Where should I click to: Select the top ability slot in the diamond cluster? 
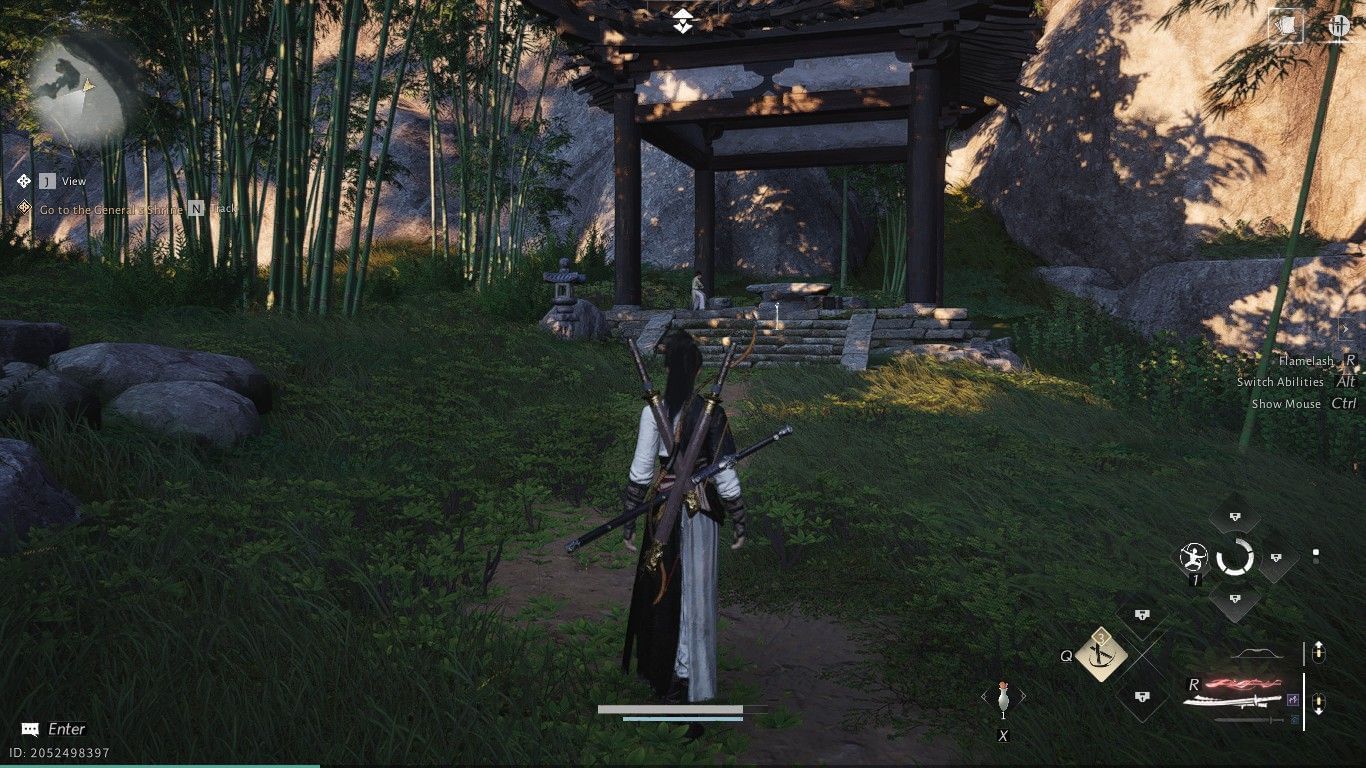point(1234,516)
